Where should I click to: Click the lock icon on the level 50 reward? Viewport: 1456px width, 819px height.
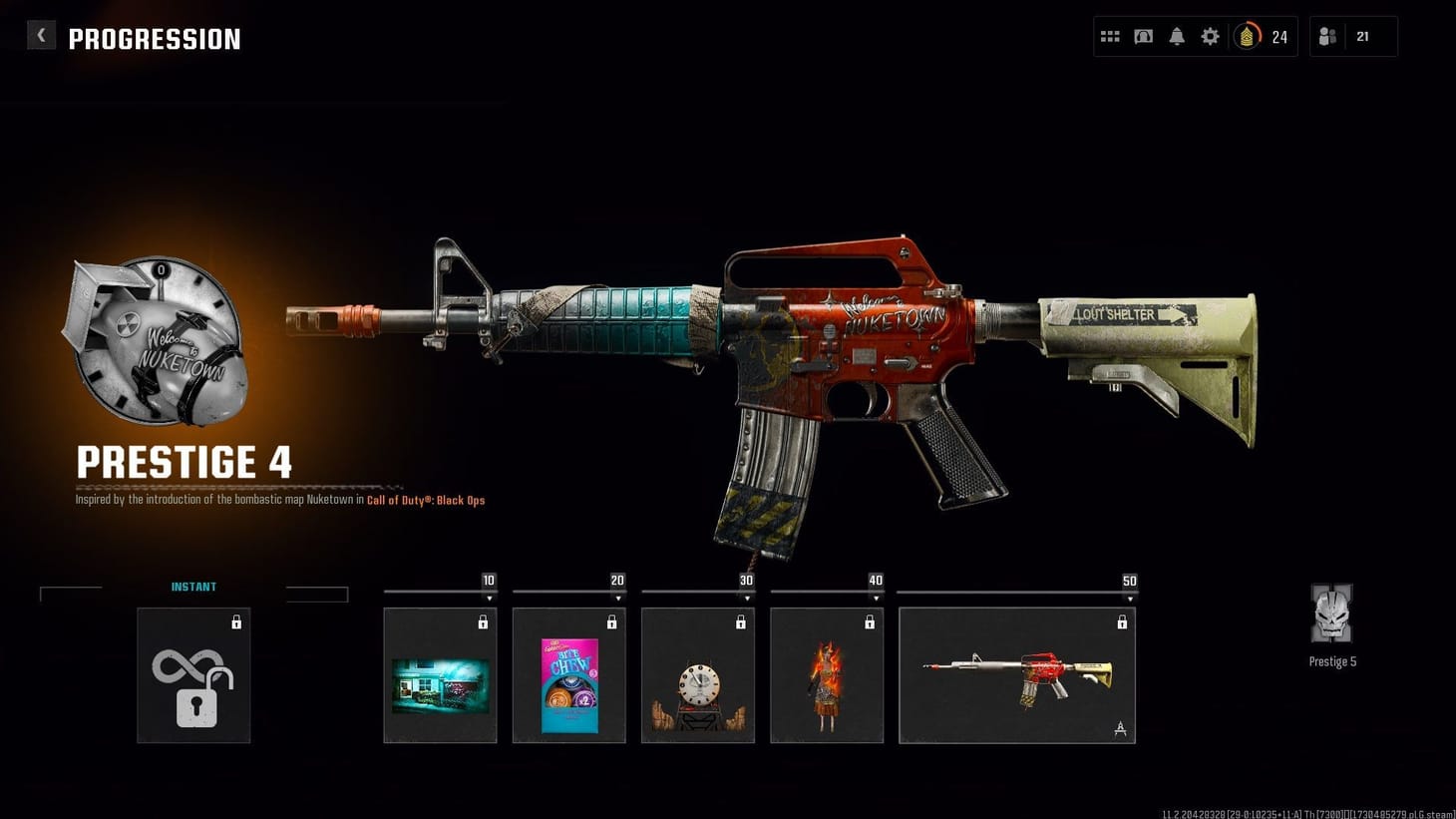(x=1123, y=620)
